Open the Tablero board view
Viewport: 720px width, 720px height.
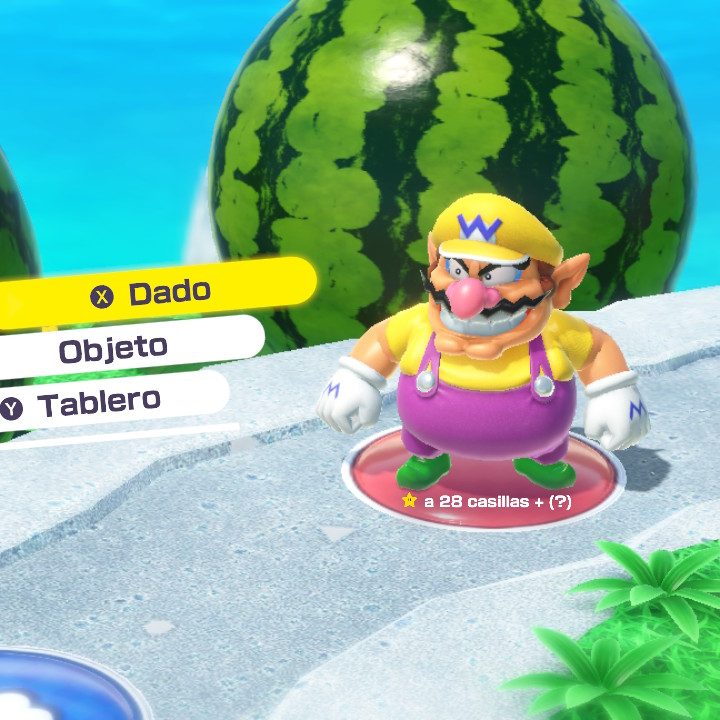(98, 403)
